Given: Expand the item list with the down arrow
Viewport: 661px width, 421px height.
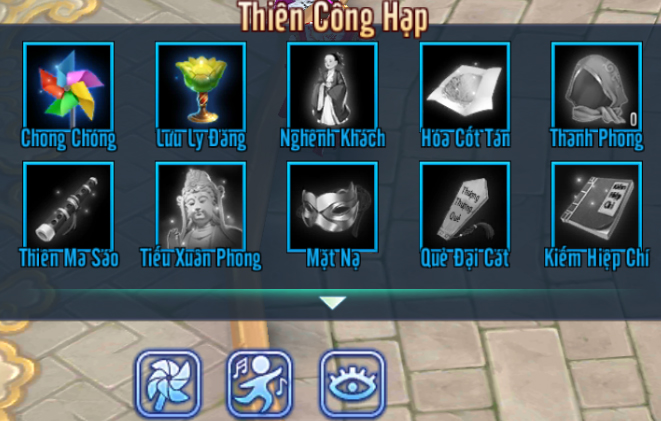Looking at the screenshot, I should pyautogui.click(x=332, y=302).
